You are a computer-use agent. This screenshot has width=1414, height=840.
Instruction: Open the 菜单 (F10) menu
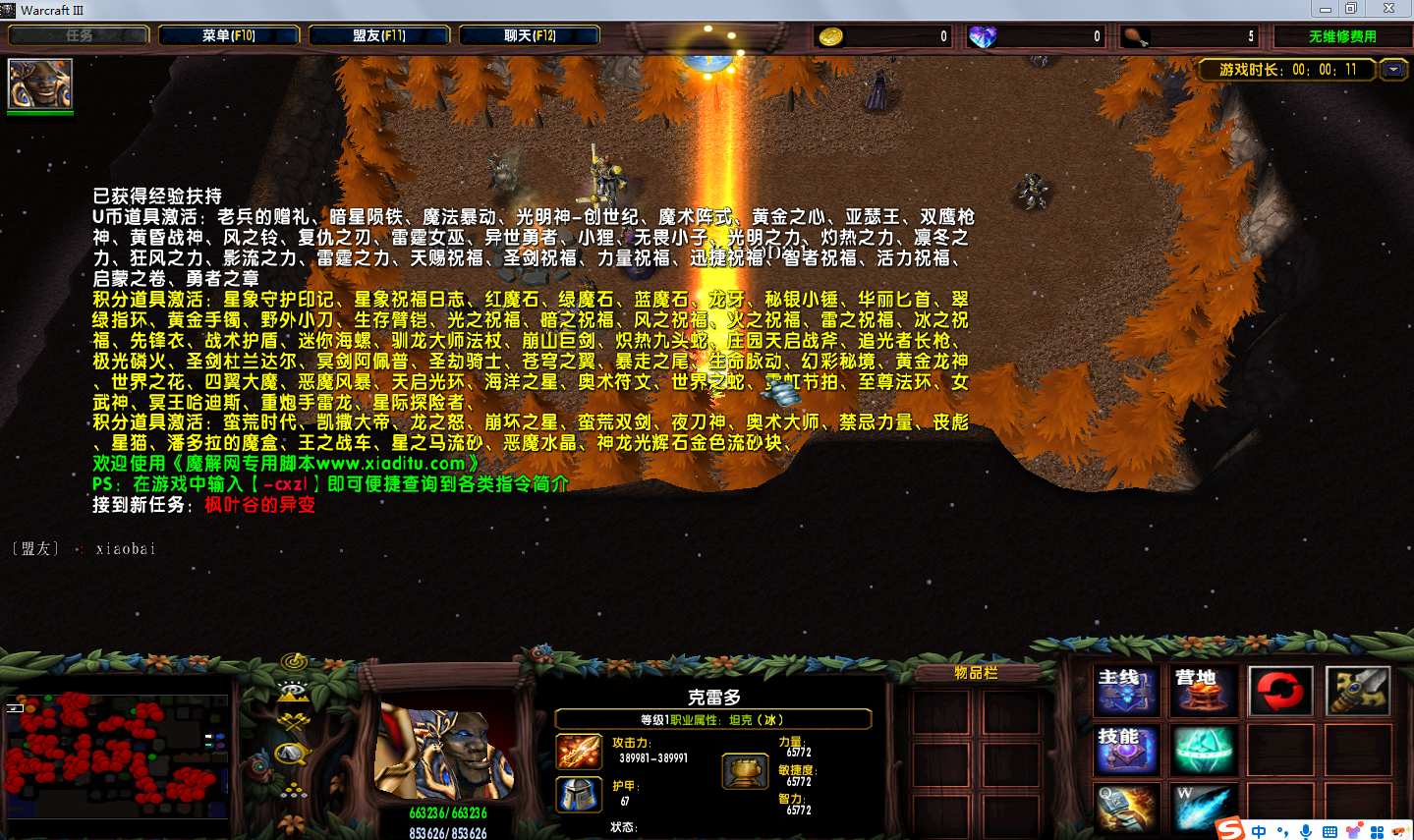pyautogui.click(x=229, y=35)
